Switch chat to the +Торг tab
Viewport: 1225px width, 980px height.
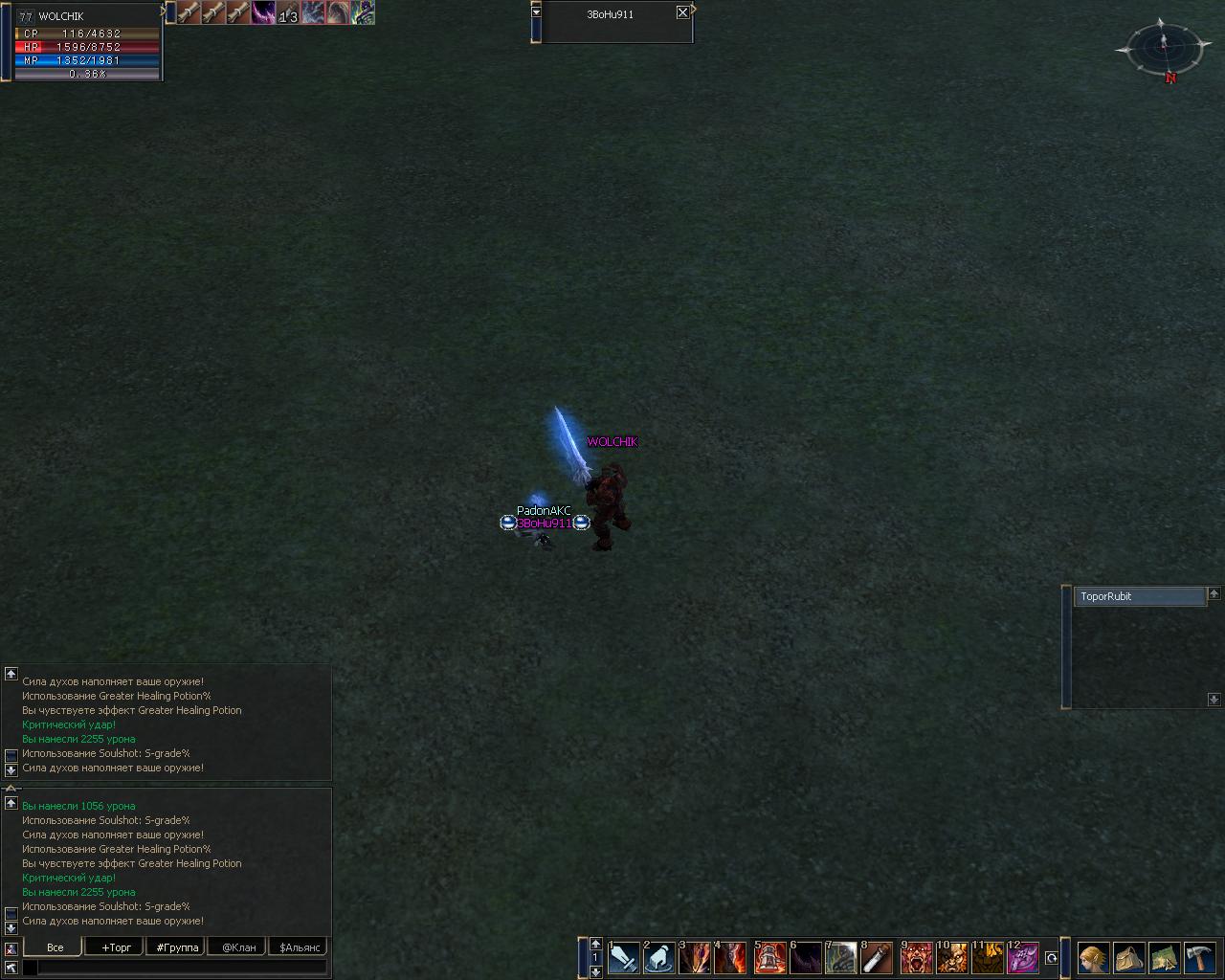(x=116, y=947)
